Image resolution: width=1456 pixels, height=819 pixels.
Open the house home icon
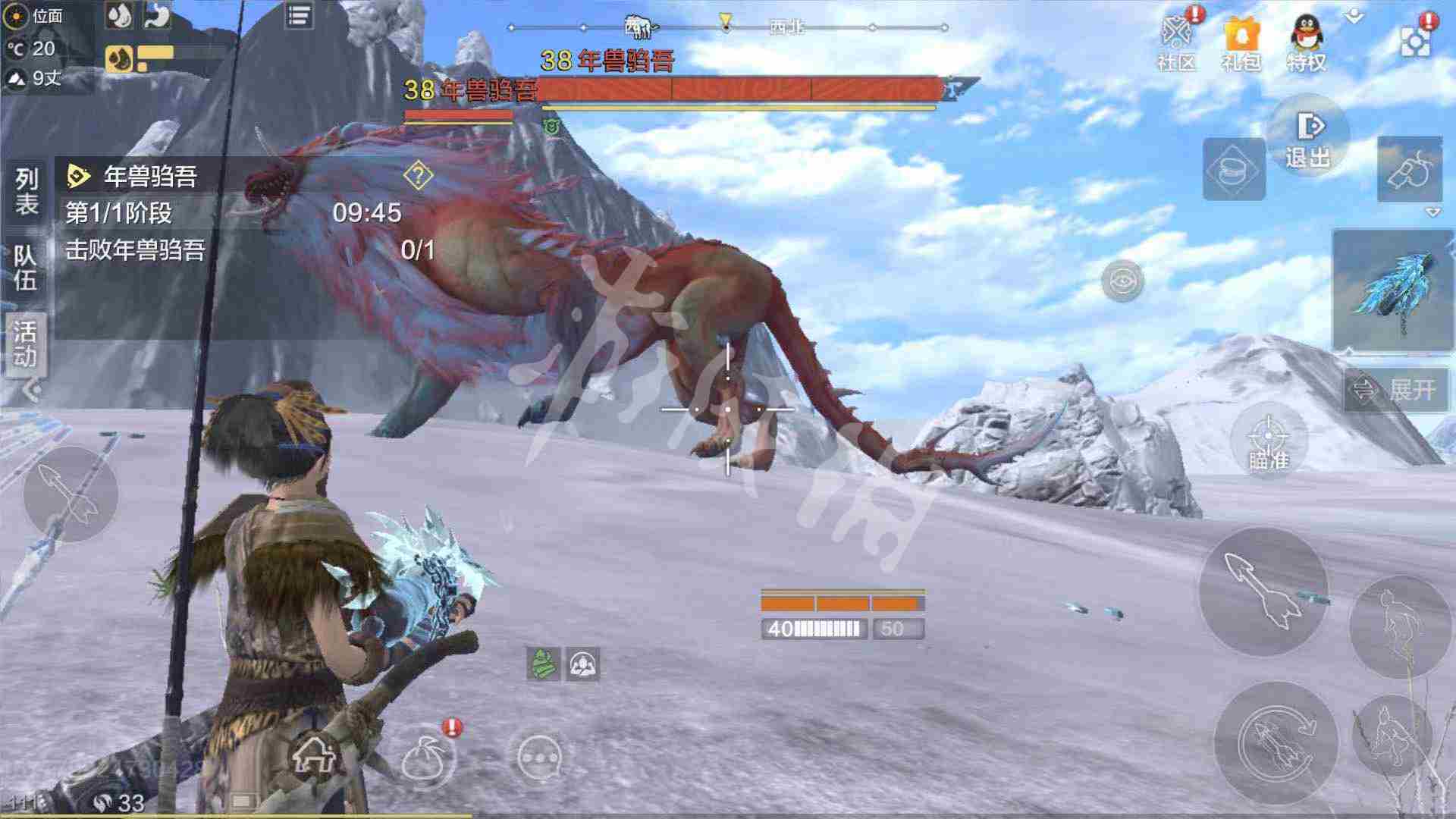pyautogui.click(x=315, y=755)
